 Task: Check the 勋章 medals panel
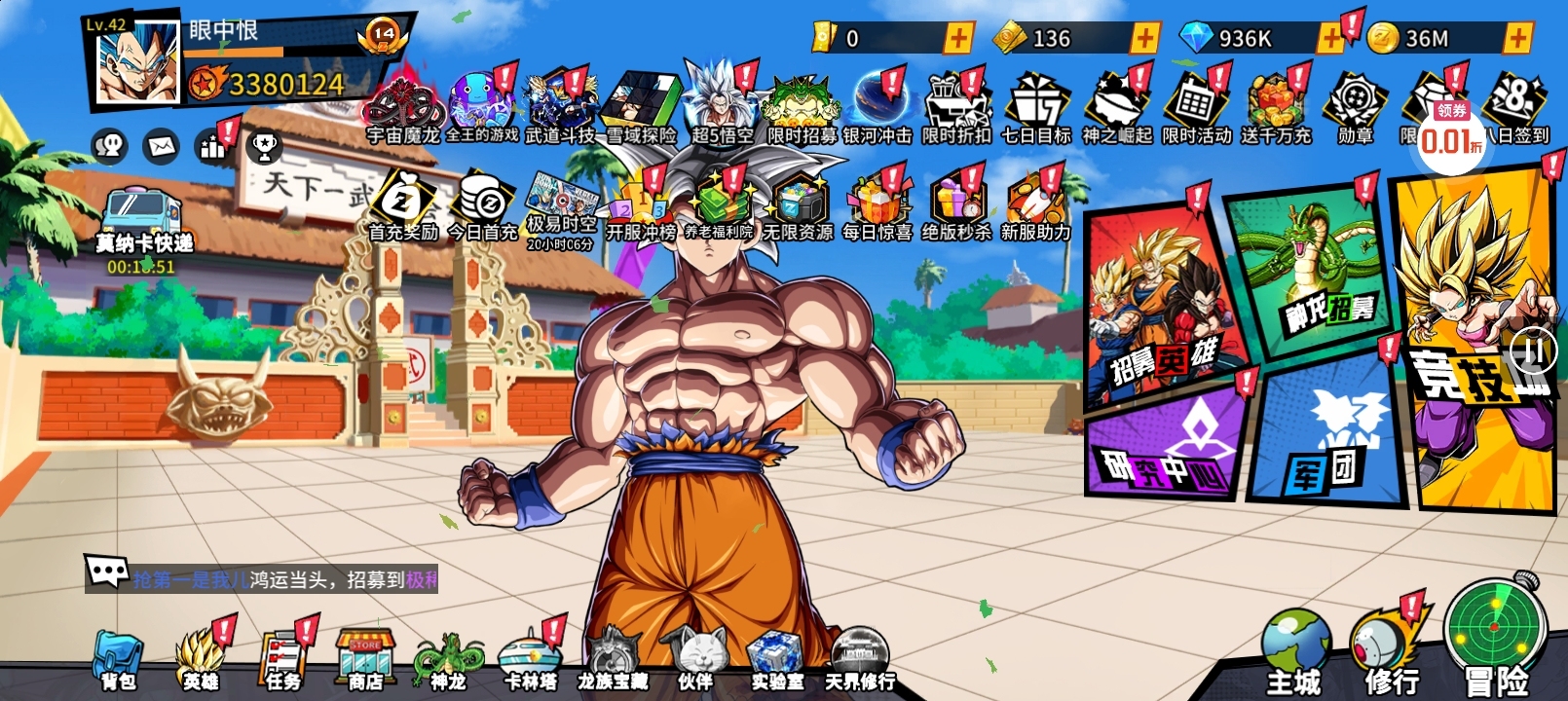(x=1354, y=97)
